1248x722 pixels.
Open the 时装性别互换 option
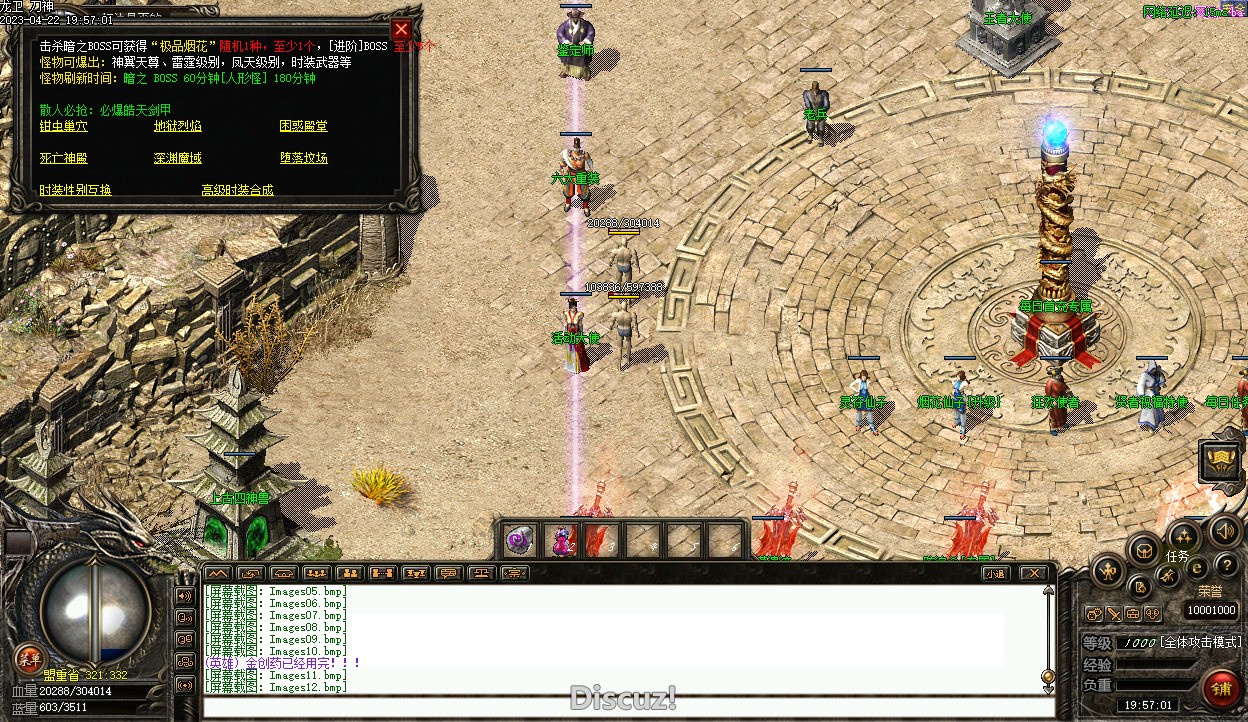tap(75, 190)
